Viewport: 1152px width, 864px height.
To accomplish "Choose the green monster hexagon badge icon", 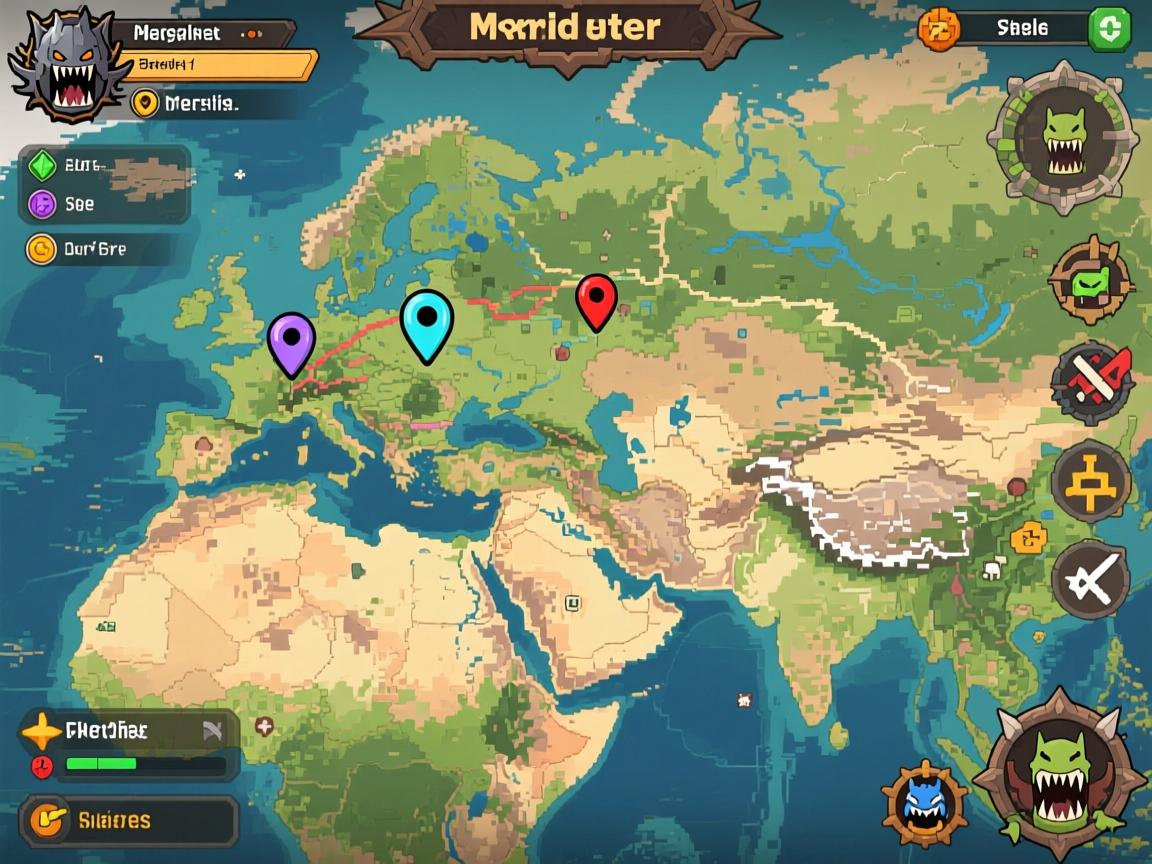I will pos(1091,281).
